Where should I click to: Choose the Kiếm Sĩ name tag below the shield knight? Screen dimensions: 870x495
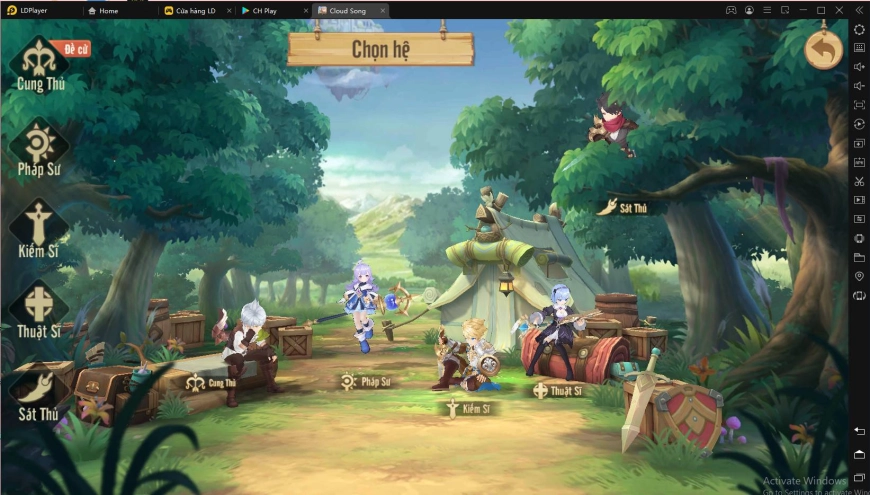[x=468, y=408]
